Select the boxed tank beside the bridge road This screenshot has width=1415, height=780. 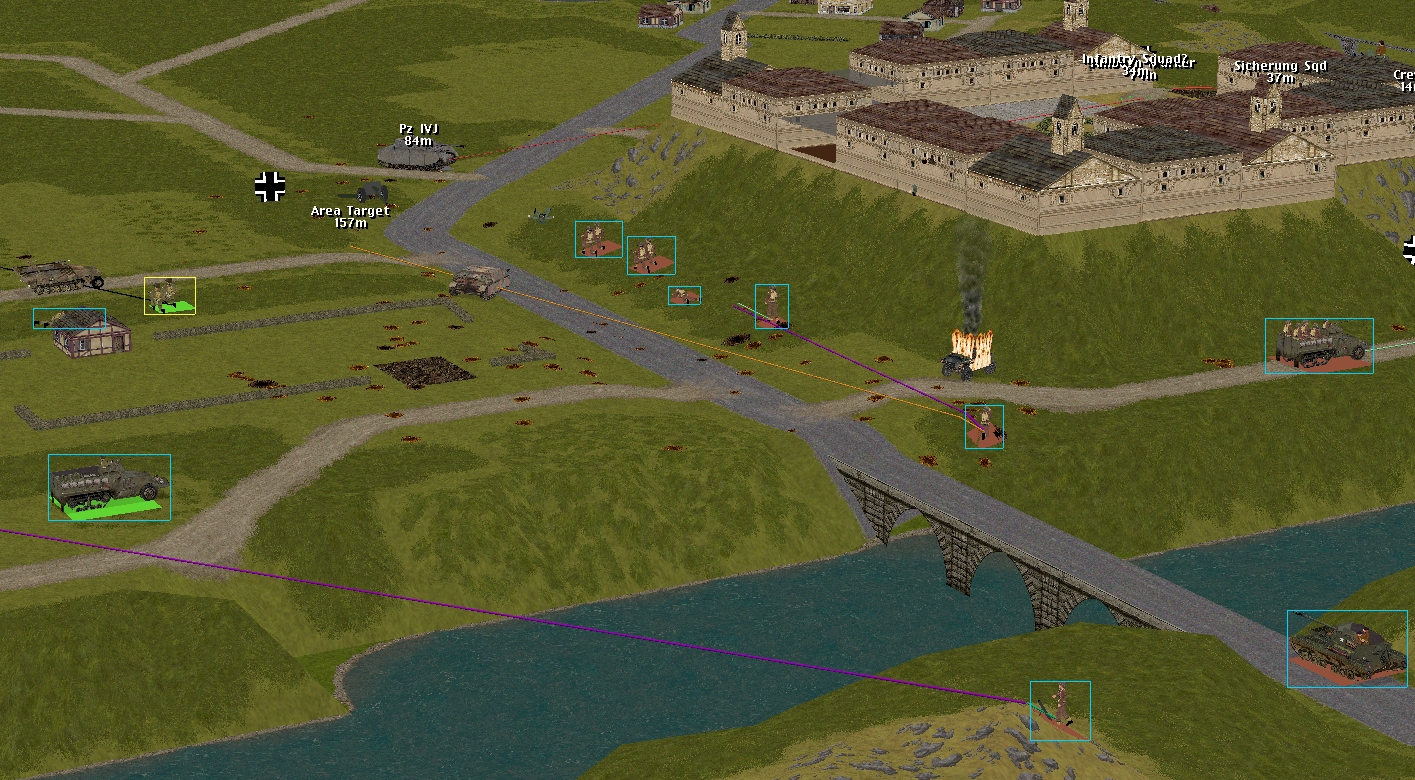[1346, 648]
